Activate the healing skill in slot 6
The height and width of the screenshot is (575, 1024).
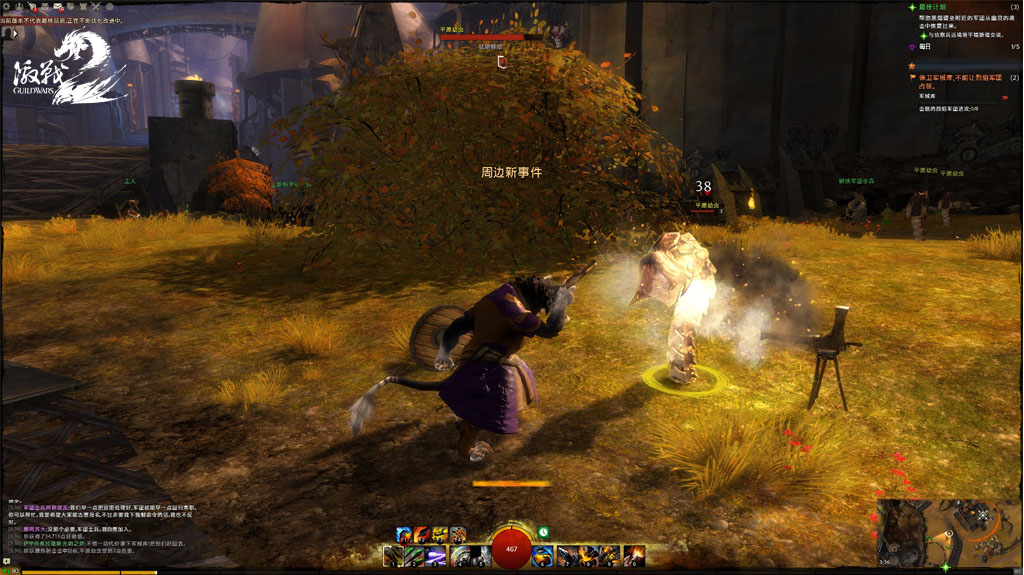(544, 555)
